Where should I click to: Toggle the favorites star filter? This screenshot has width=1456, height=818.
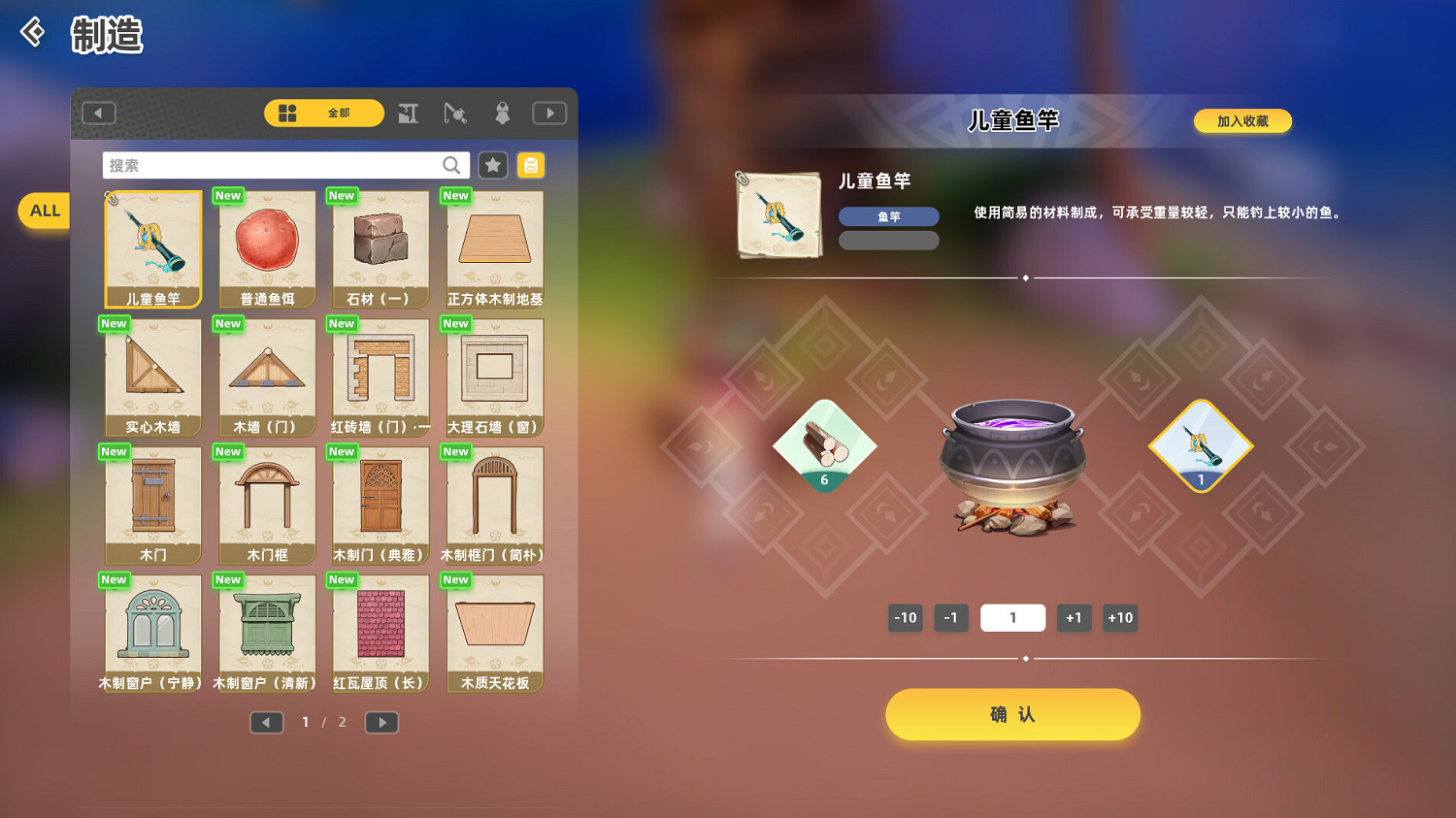[492, 165]
